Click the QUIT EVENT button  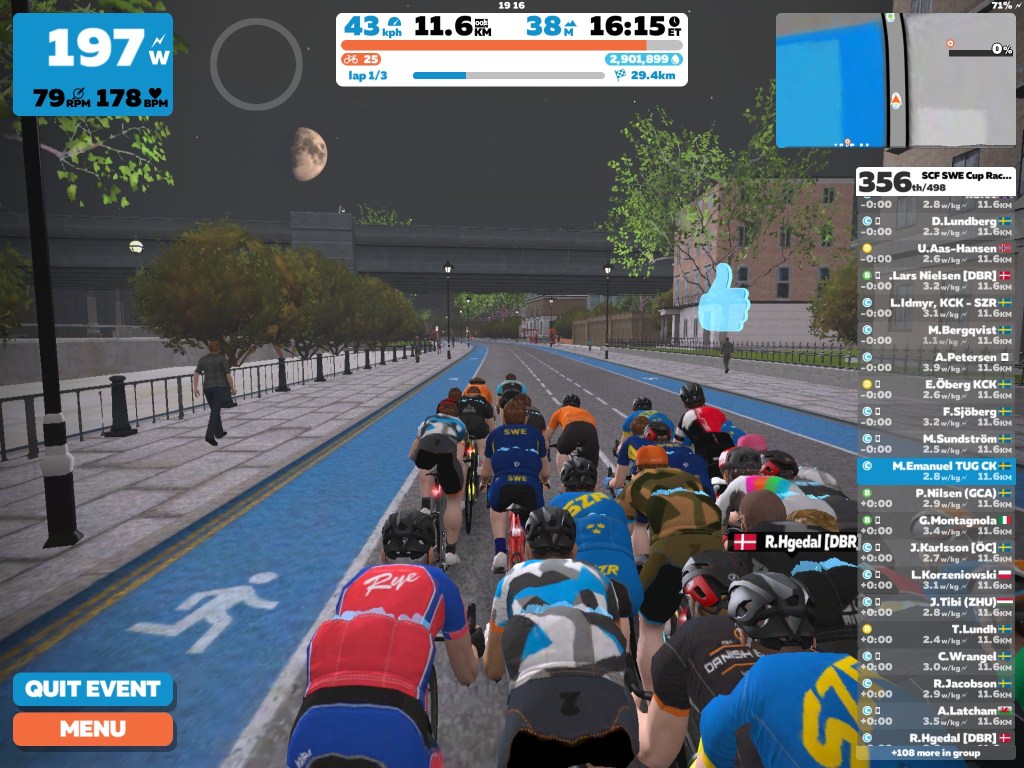[92, 690]
